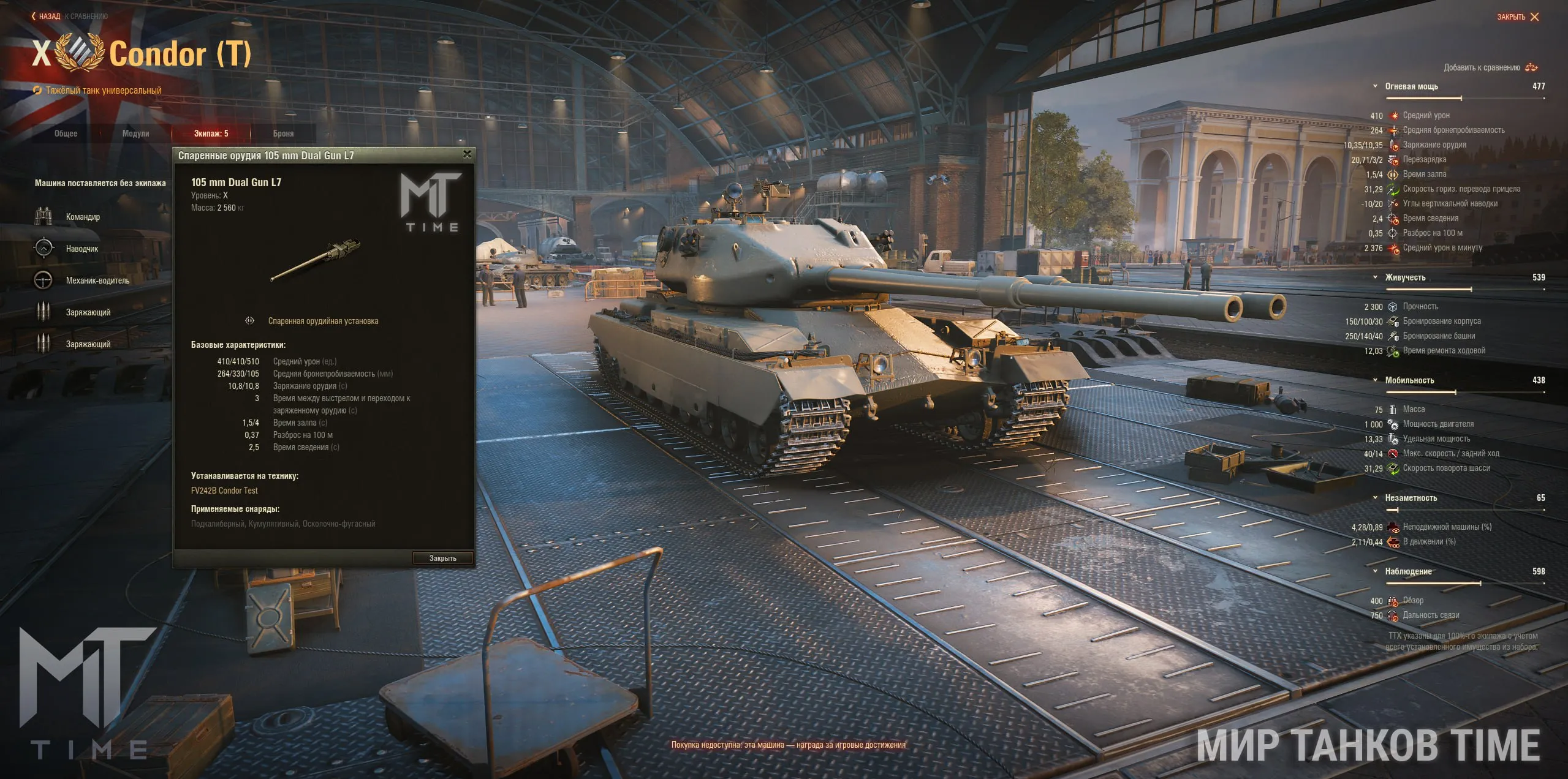Image resolution: width=1568 pixels, height=779 pixels.
Task: Switch to the Общее tab
Action: click(66, 134)
